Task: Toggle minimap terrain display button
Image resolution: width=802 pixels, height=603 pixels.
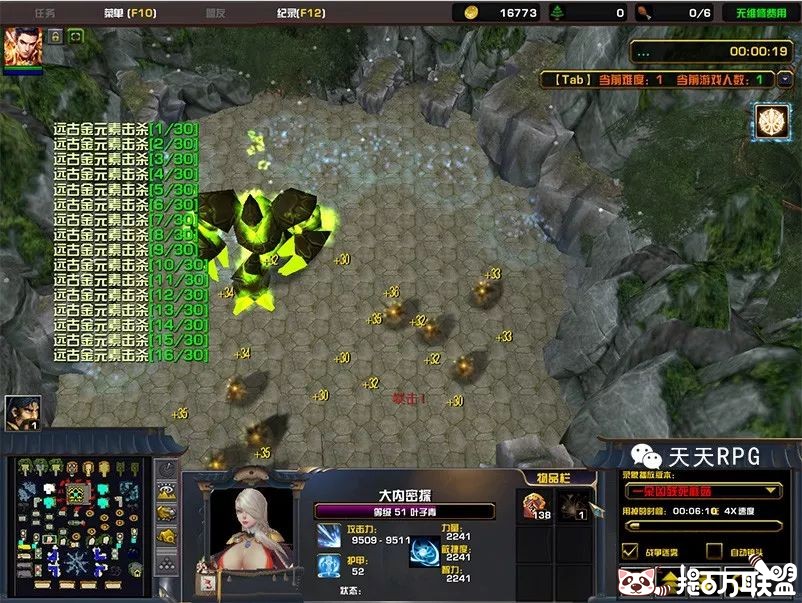Action: 166,491
